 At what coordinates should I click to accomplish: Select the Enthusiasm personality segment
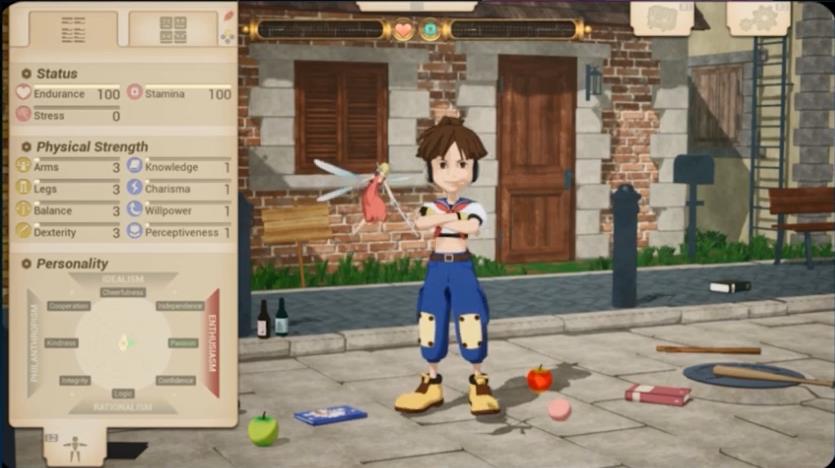point(212,343)
